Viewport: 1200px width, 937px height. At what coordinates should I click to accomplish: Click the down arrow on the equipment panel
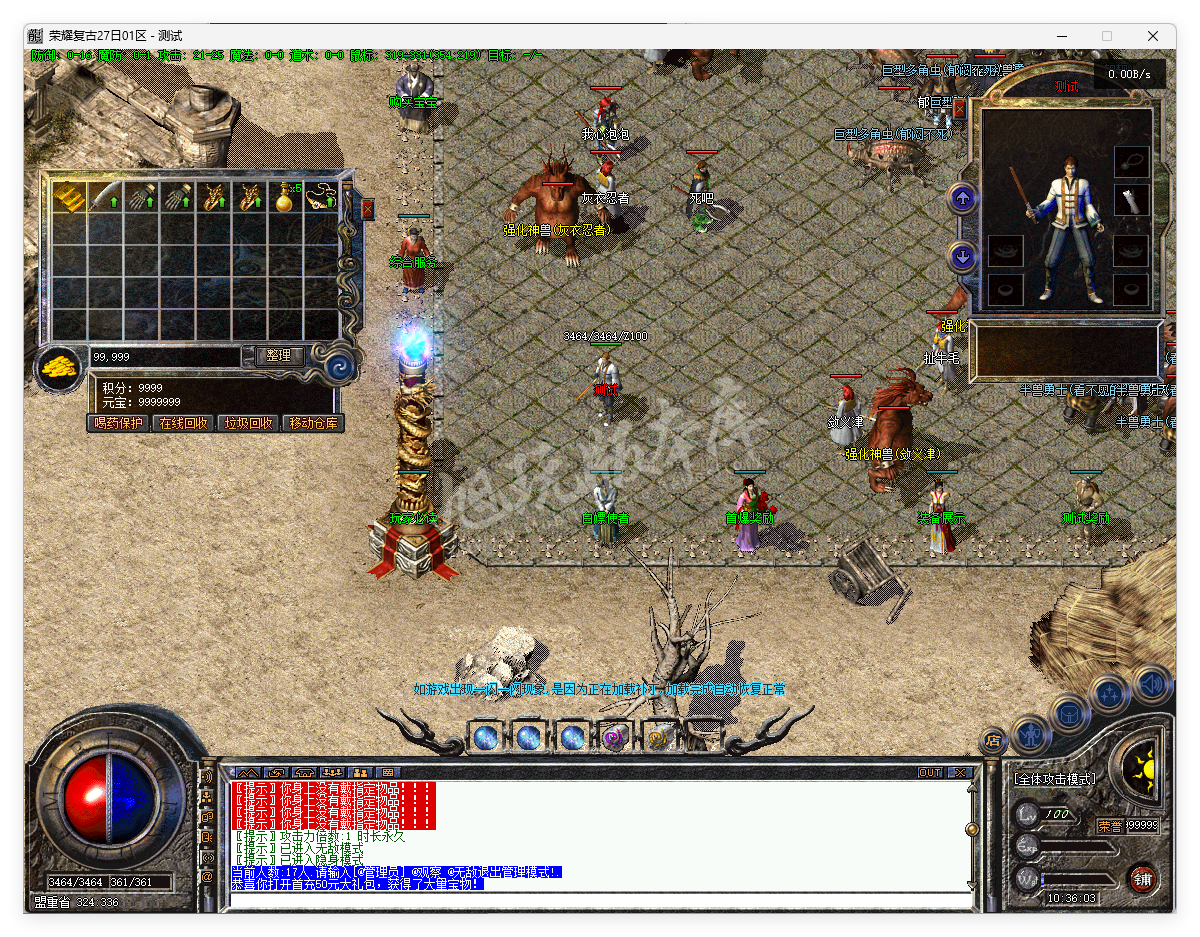pyautogui.click(x=962, y=257)
